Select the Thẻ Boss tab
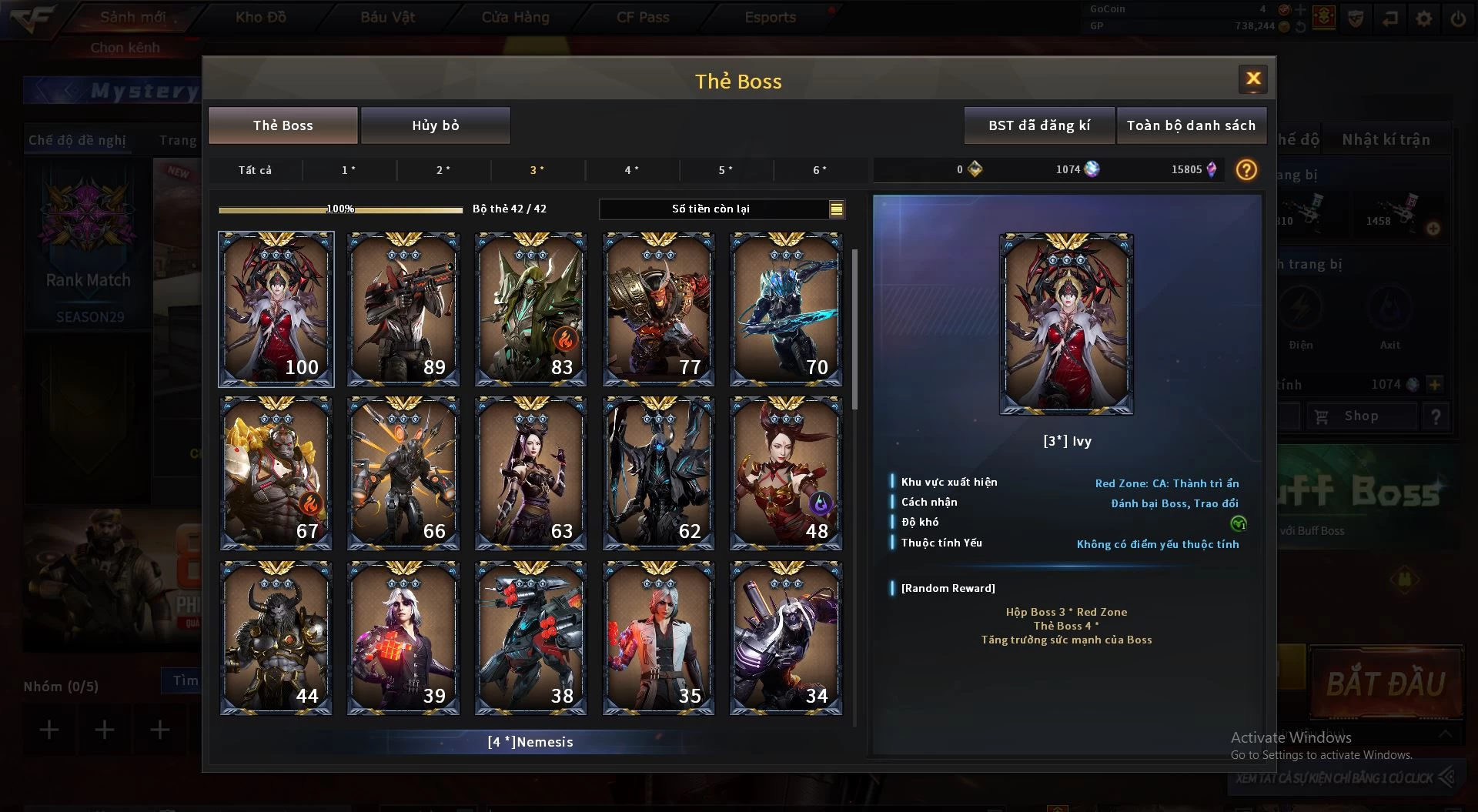This screenshot has width=1478, height=812. tap(283, 125)
